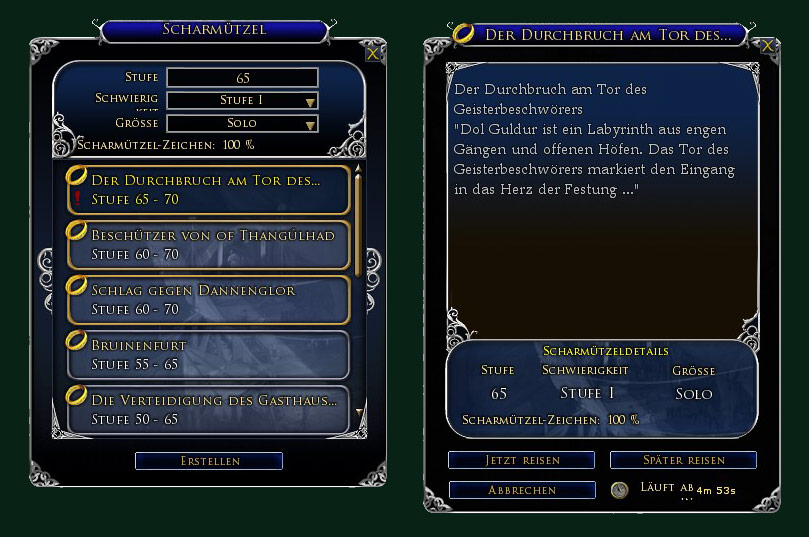
Task: Open the Schwierigkeit difficulty dropdown
Action: point(242,101)
